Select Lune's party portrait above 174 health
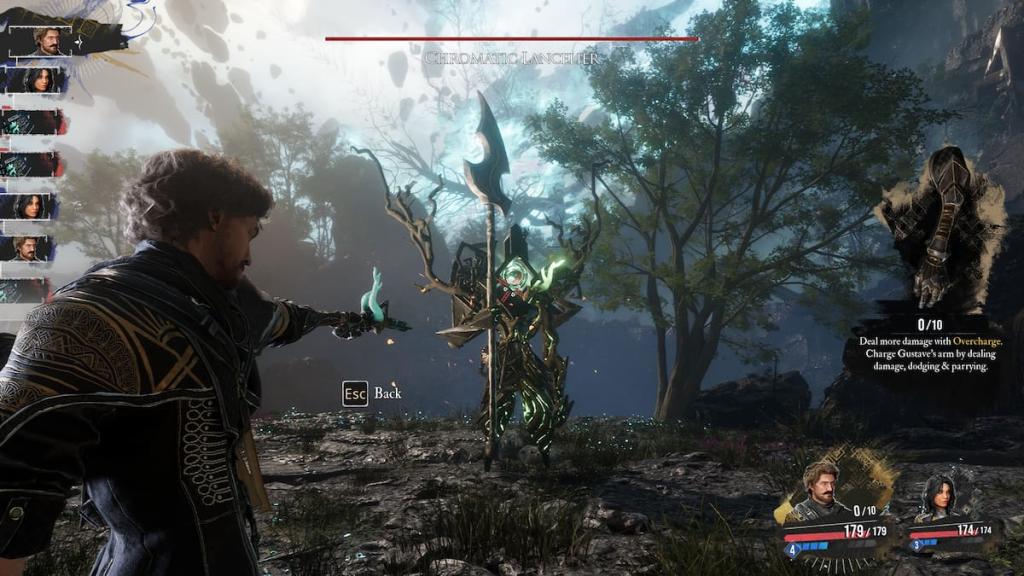1024x576 pixels. click(x=939, y=497)
